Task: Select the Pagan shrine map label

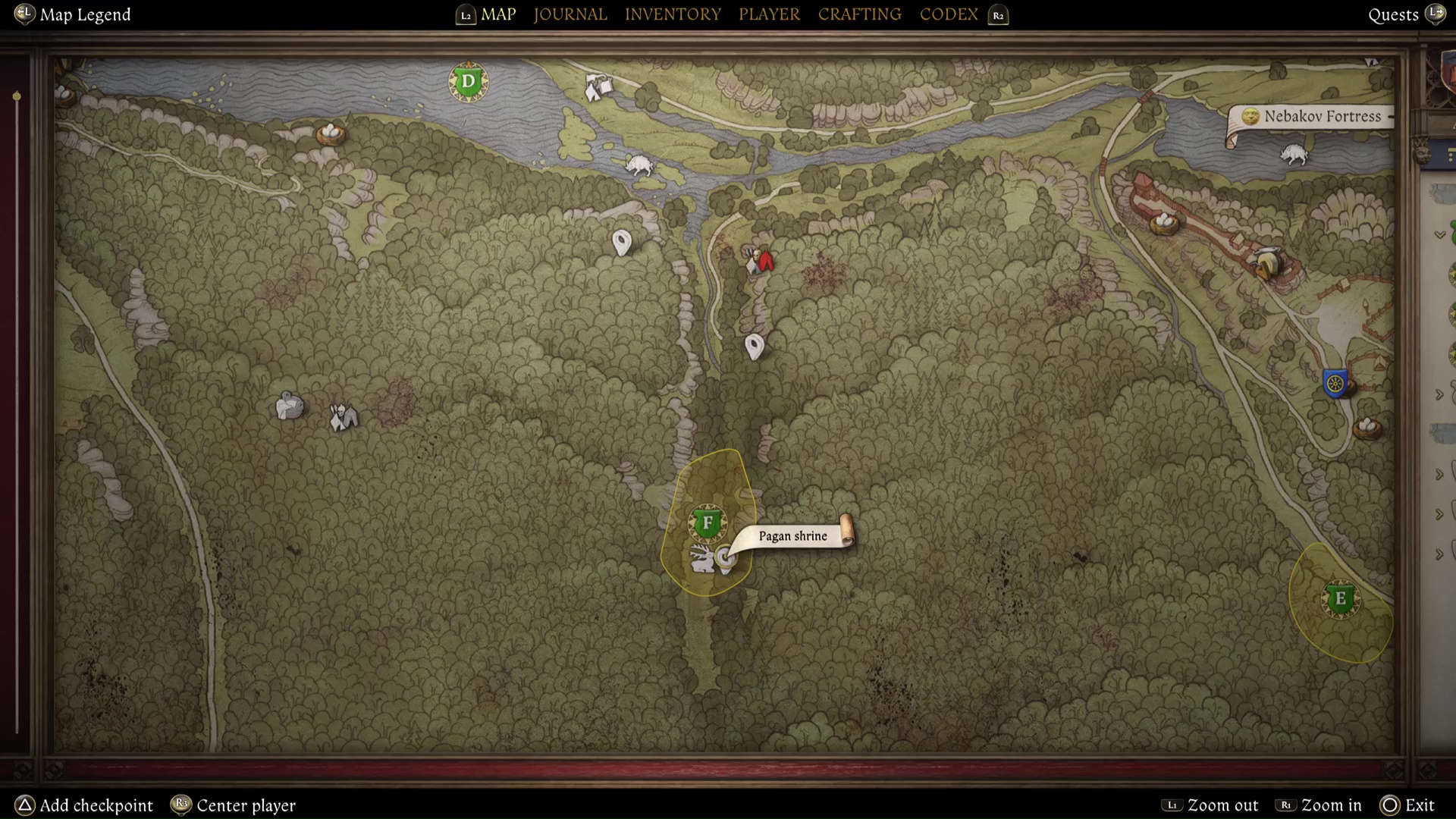Action: click(792, 536)
